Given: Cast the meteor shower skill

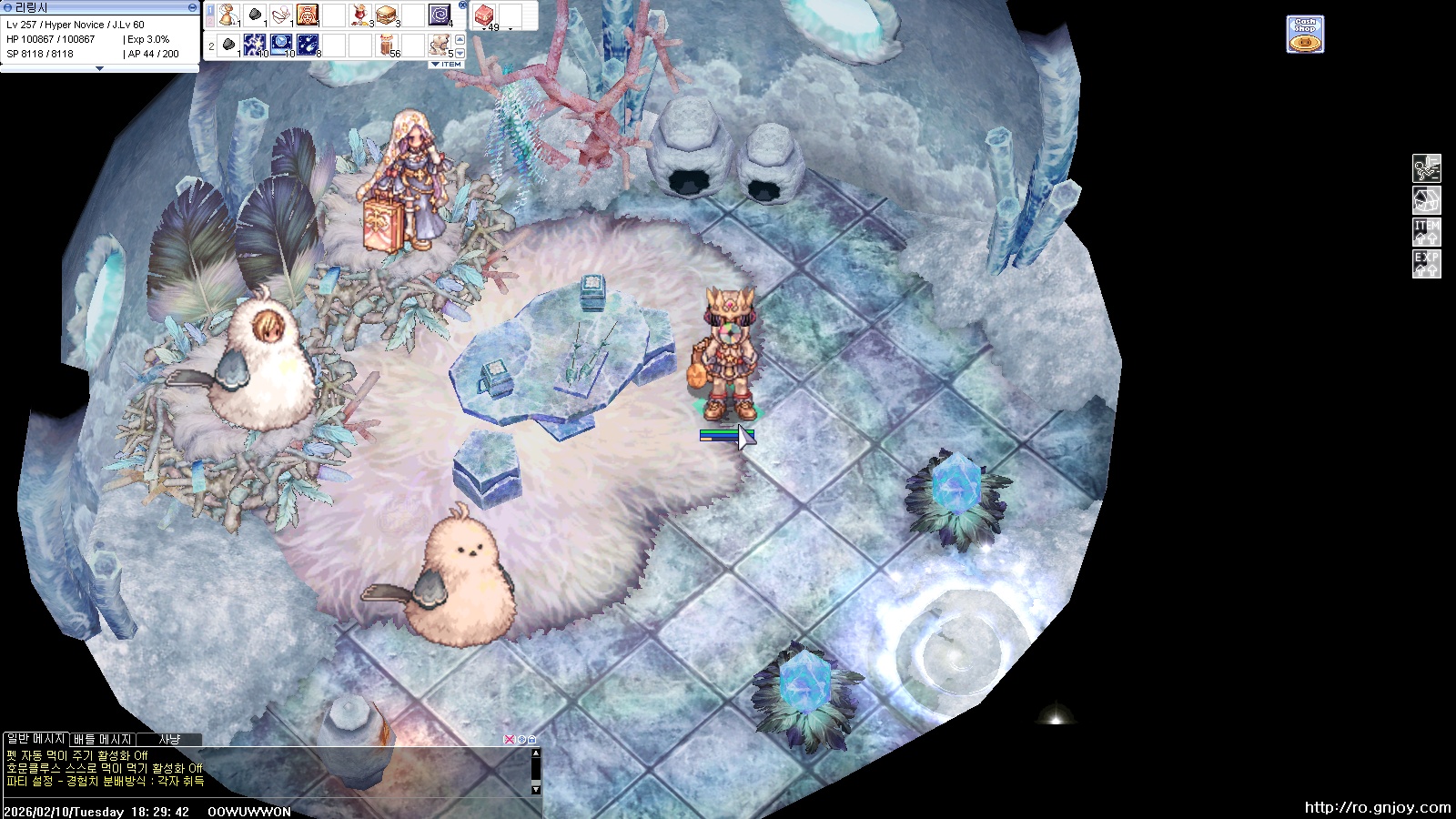Looking at the screenshot, I should tap(308, 45).
